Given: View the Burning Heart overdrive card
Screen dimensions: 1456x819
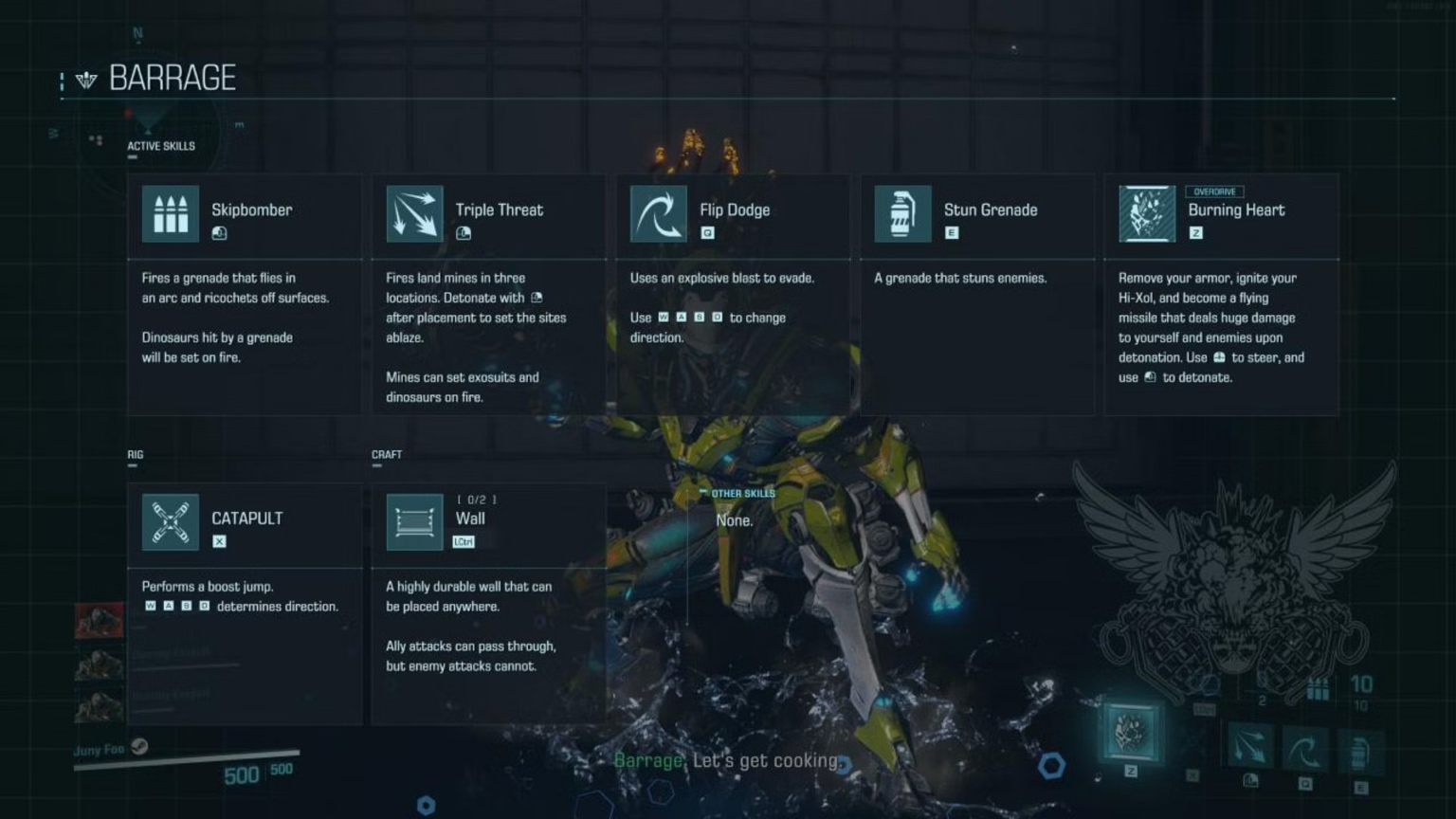Looking at the screenshot, I should [1221, 294].
